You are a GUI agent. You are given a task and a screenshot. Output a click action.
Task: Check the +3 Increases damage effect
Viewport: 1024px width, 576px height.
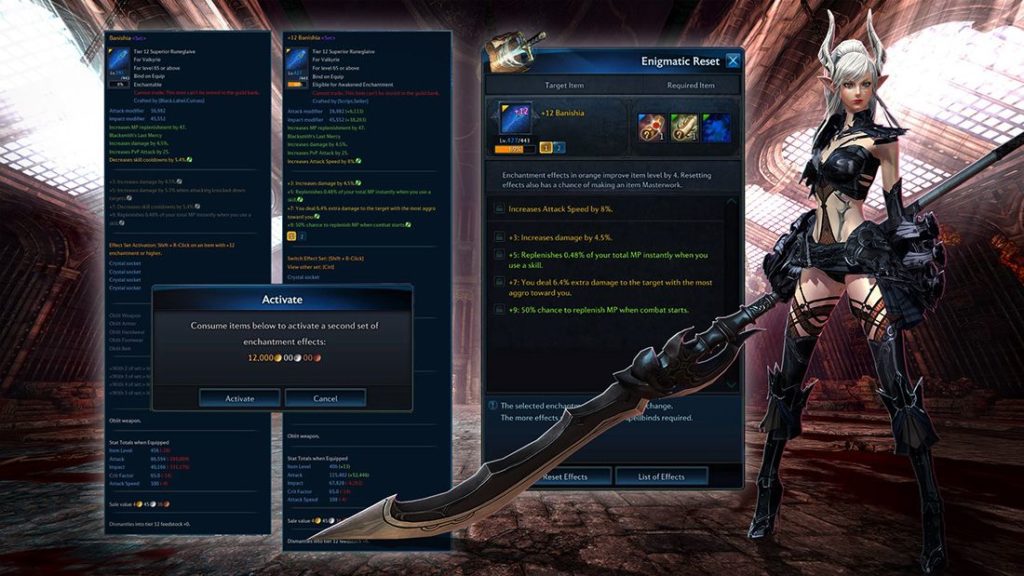(498, 237)
